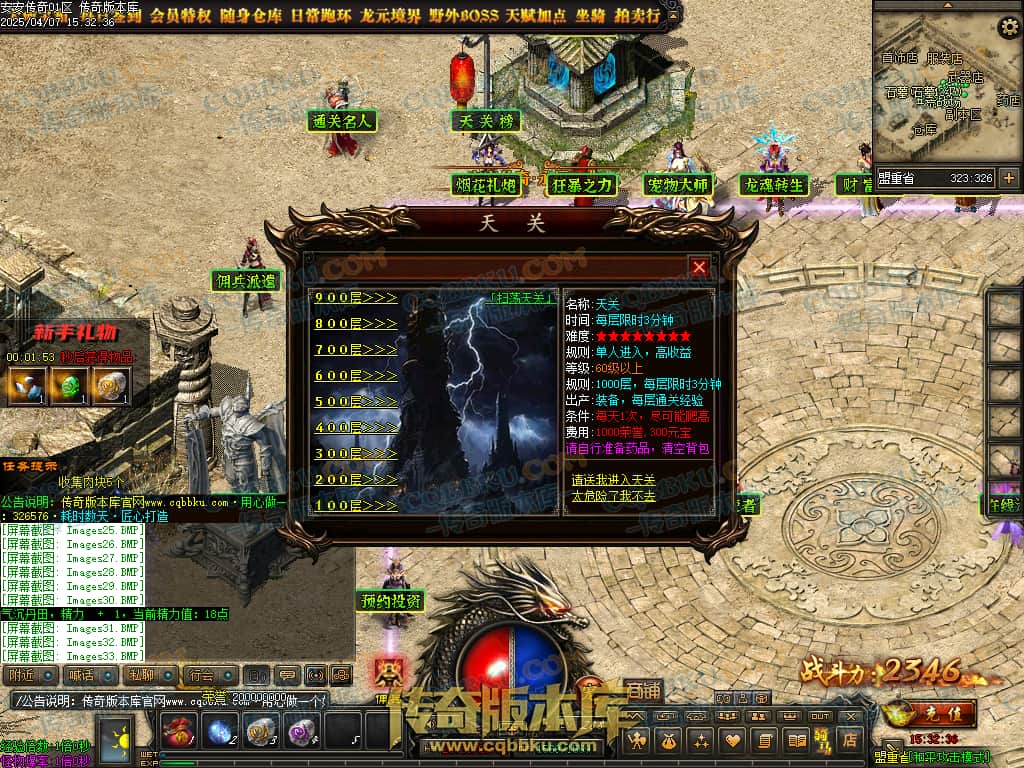
Task: Click the plus button beside map coordinates
Action: click(1008, 178)
